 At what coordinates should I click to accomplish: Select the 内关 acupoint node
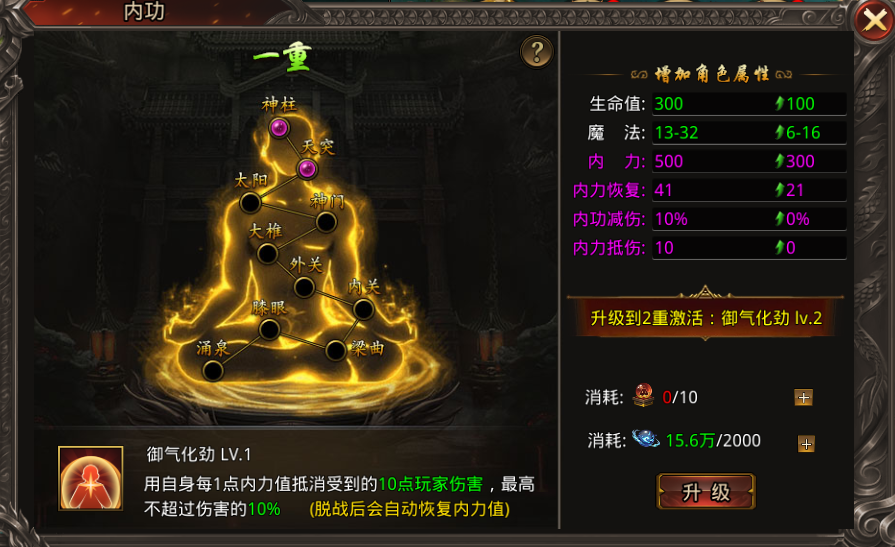click(x=363, y=309)
